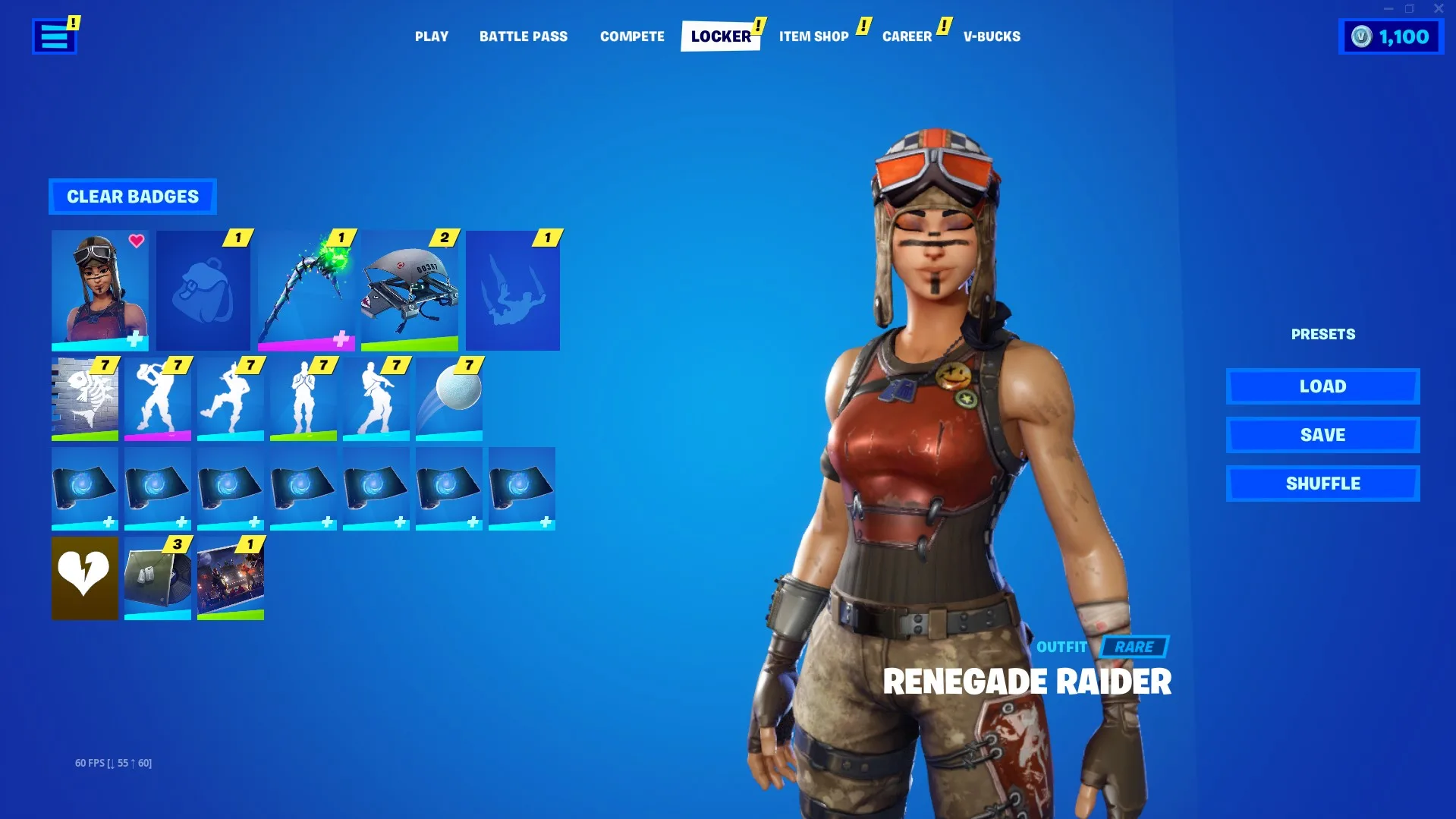This screenshot has width=1456, height=819.
Task: Go to the Compete tab
Action: 631,36
